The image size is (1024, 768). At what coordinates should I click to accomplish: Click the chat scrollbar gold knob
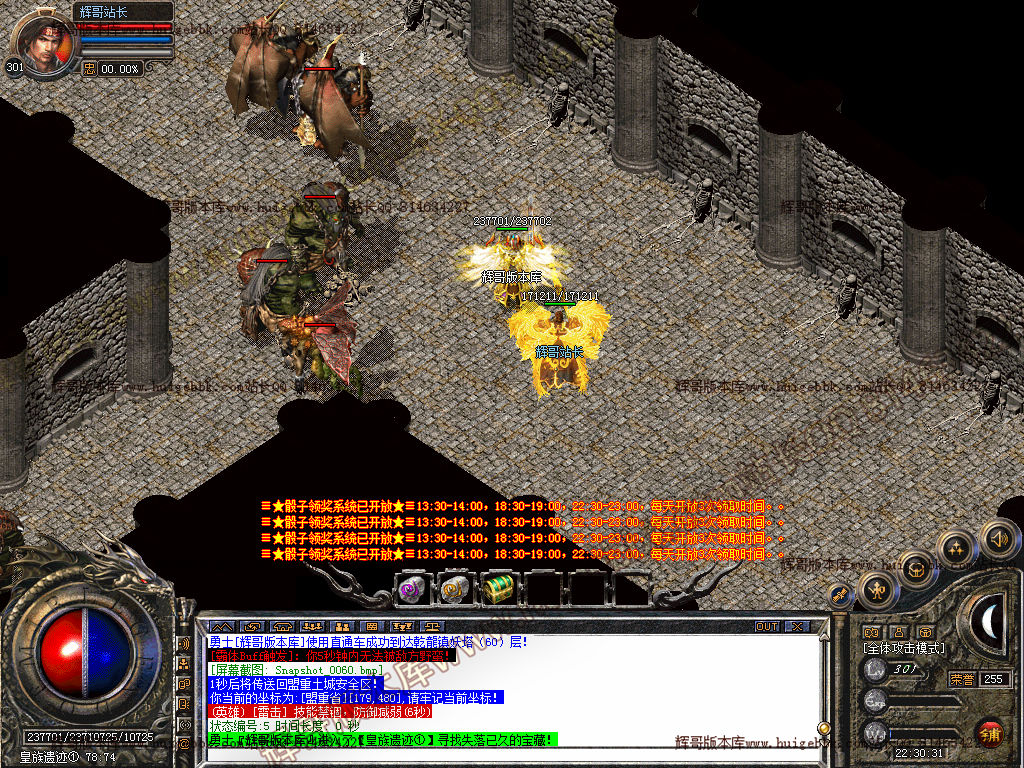824,728
